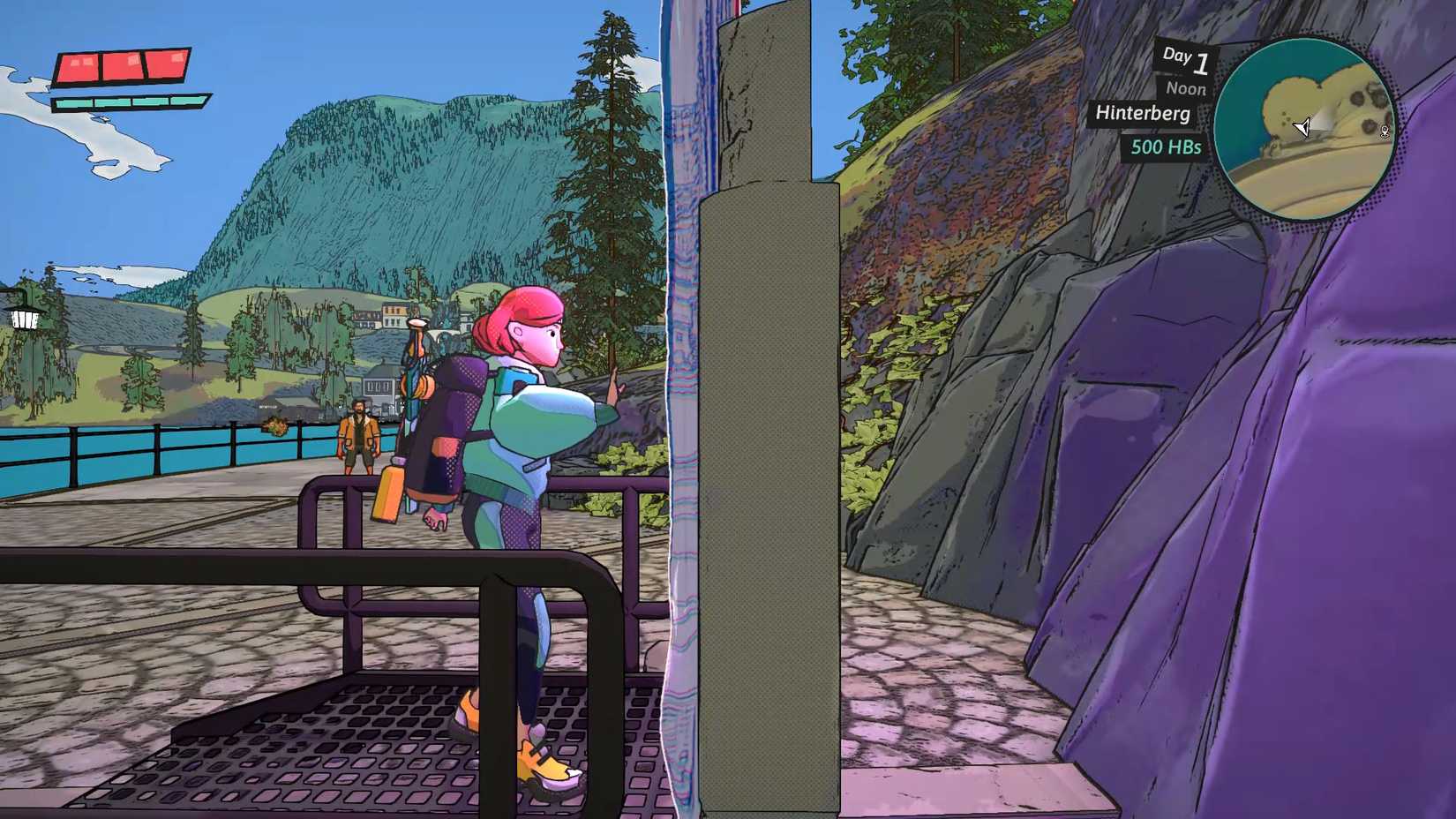Click the Hinterberg location label
Image resolution: width=1456 pixels, height=819 pixels.
tap(1142, 113)
